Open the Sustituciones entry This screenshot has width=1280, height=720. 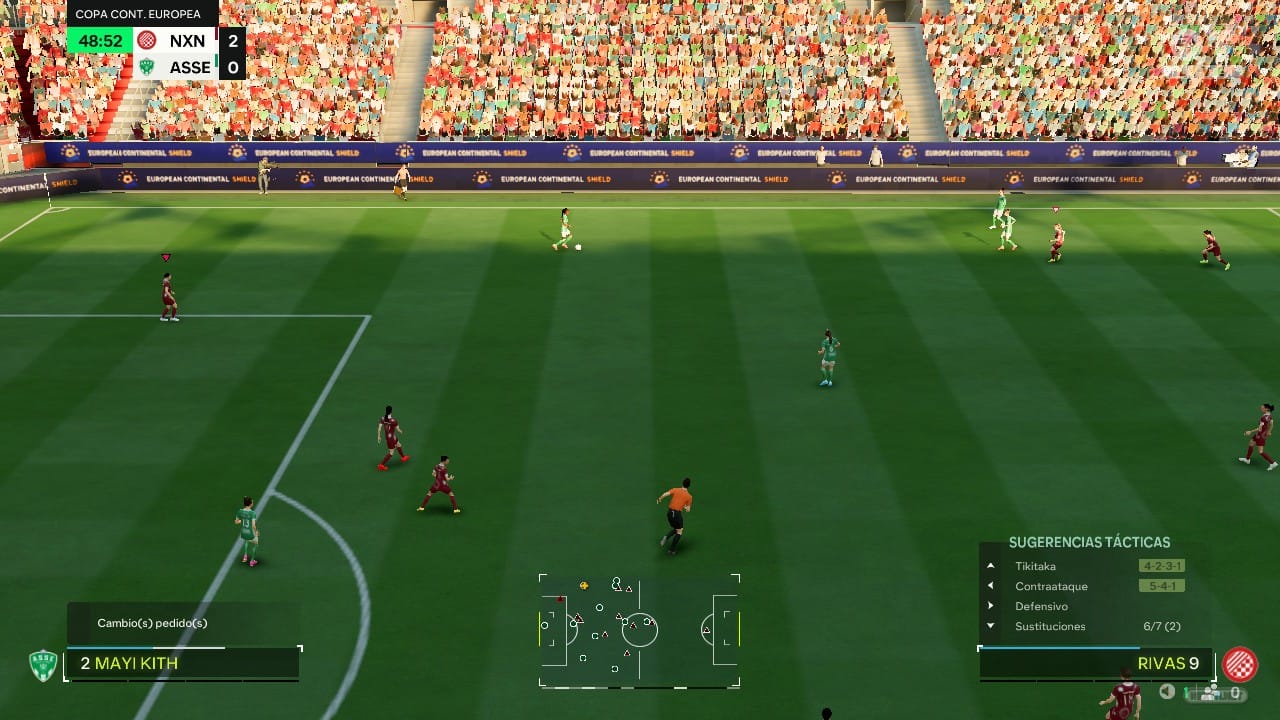click(x=1050, y=626)
